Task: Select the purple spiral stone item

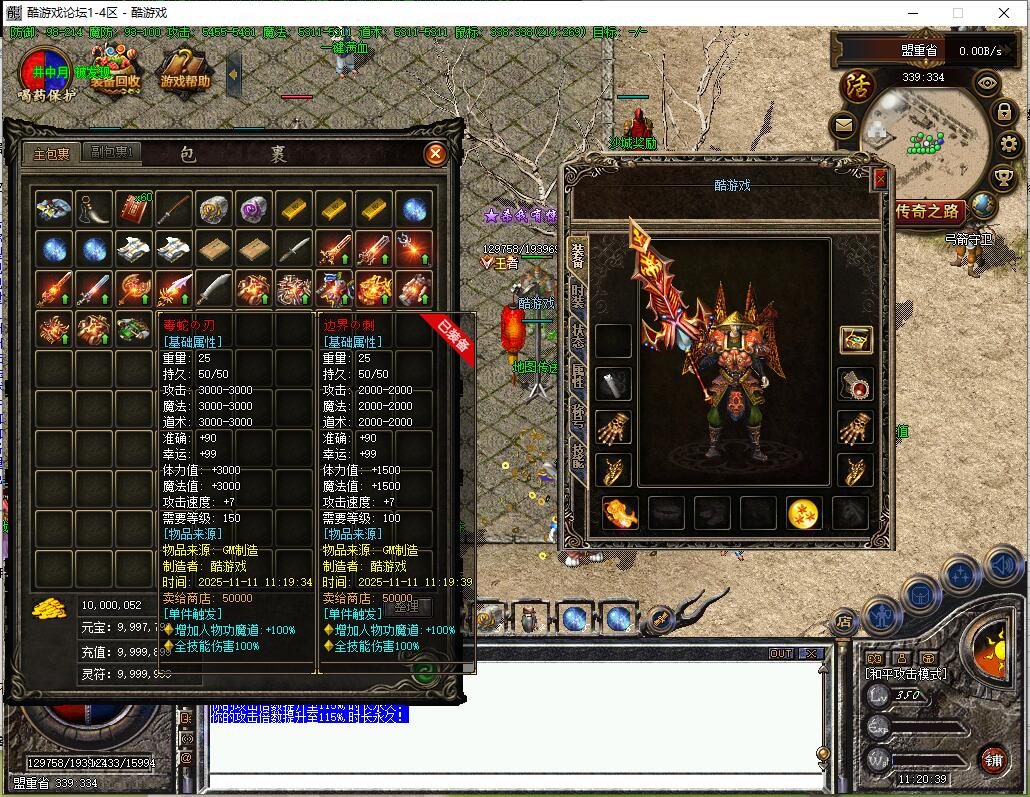Action: pos(254,209)
